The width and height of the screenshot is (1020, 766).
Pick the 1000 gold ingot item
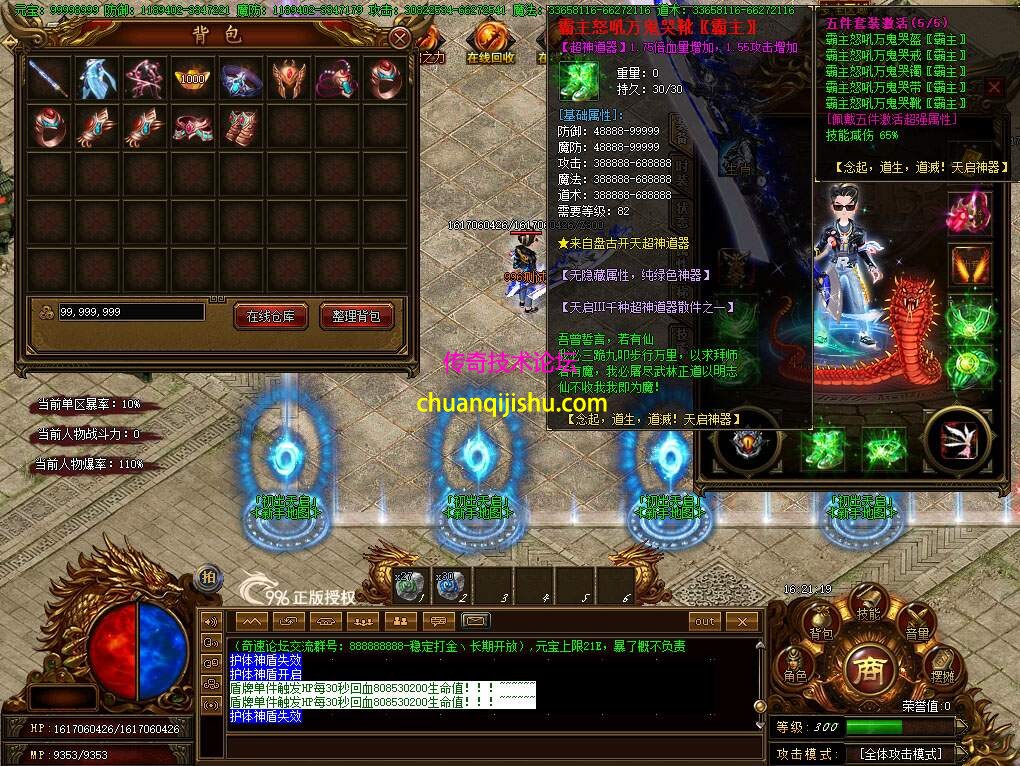tap(192, 78)
